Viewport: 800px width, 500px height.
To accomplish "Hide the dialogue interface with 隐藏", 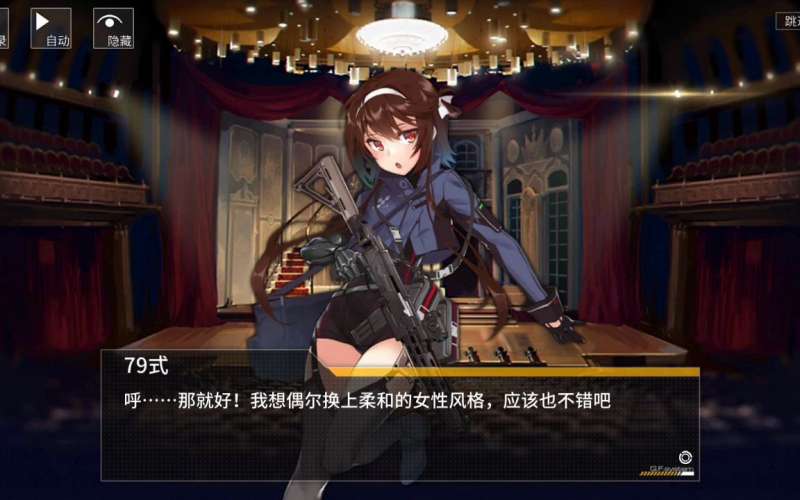I will 113,28.
